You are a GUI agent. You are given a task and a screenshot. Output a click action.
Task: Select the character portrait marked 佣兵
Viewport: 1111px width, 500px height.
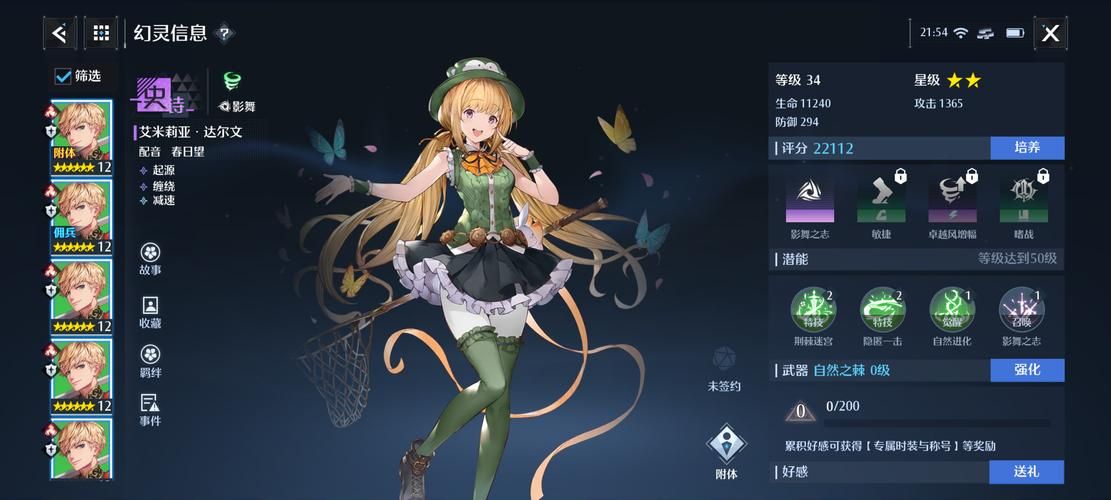[x=81, y=216]
